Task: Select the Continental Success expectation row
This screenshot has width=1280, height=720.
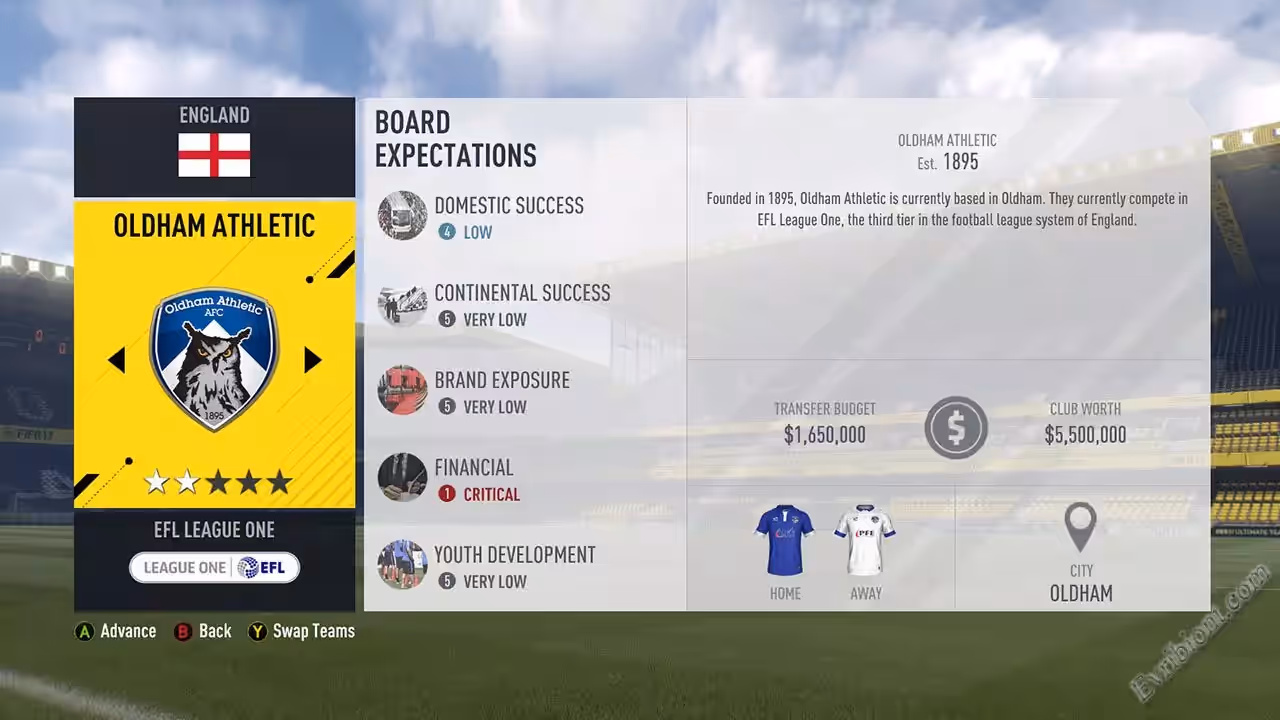Action: 521,304
